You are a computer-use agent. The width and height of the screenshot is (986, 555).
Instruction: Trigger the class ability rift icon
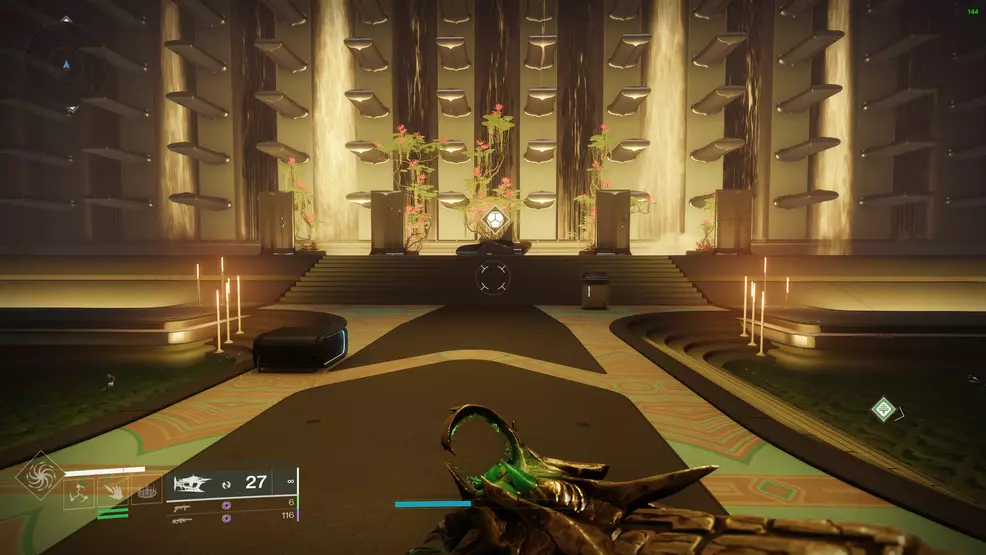[145, 492]
